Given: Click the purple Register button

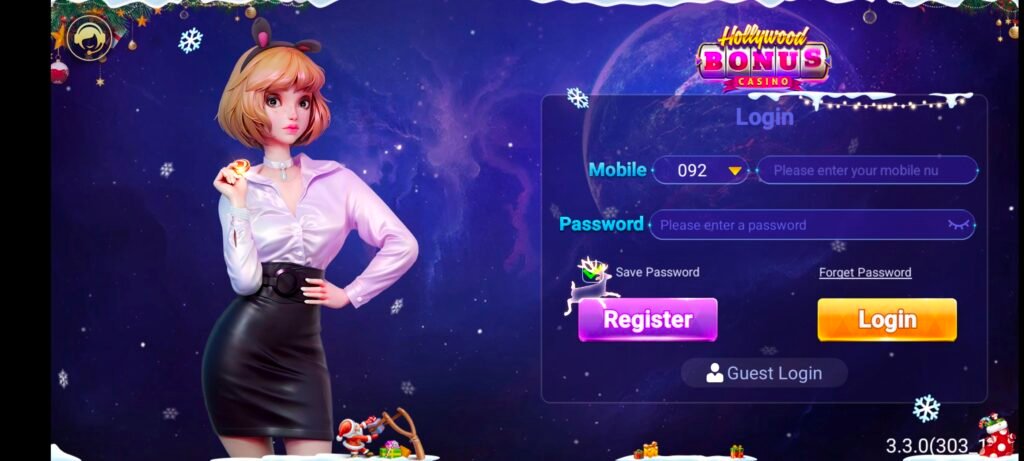Looking at the screenshot, I should coord(648,320).
